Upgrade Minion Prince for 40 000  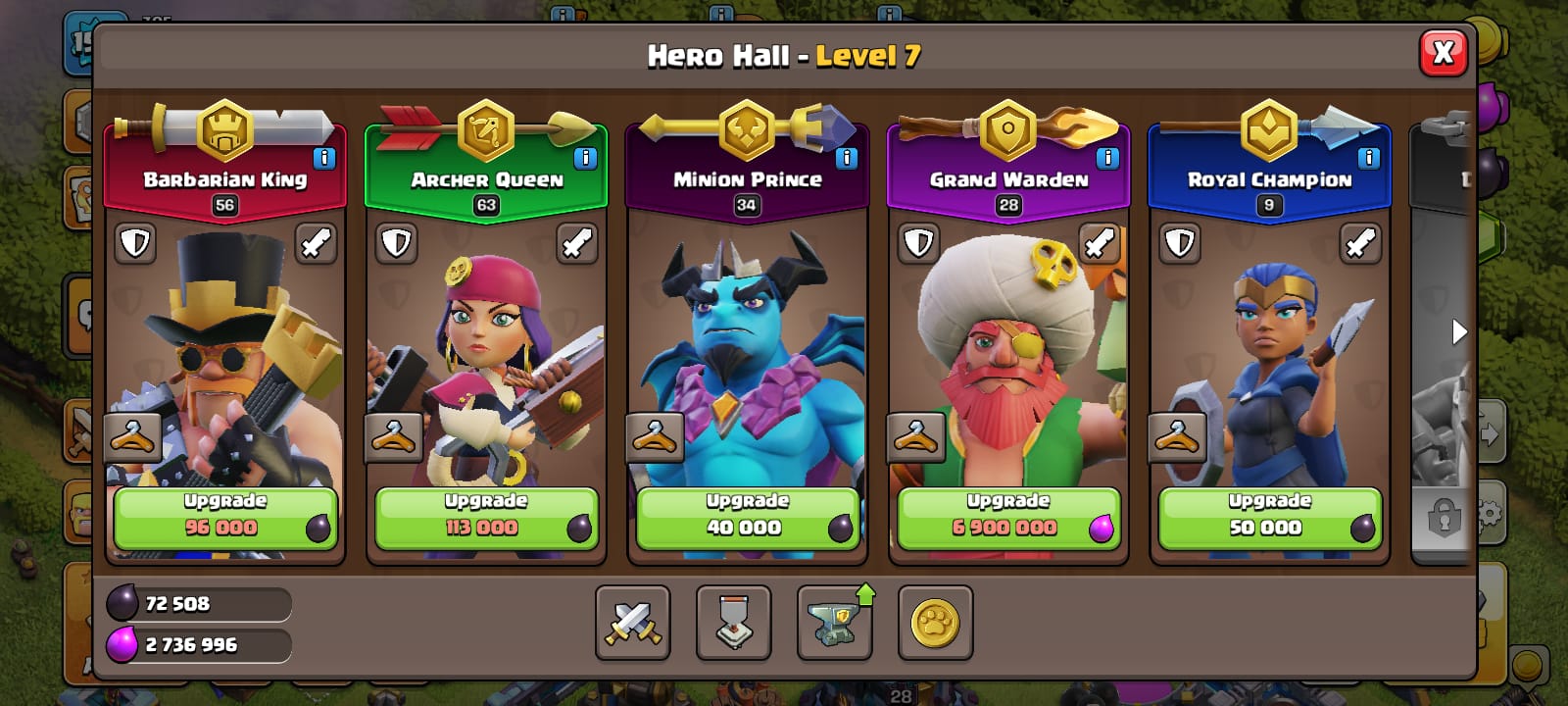click(747, 518)
